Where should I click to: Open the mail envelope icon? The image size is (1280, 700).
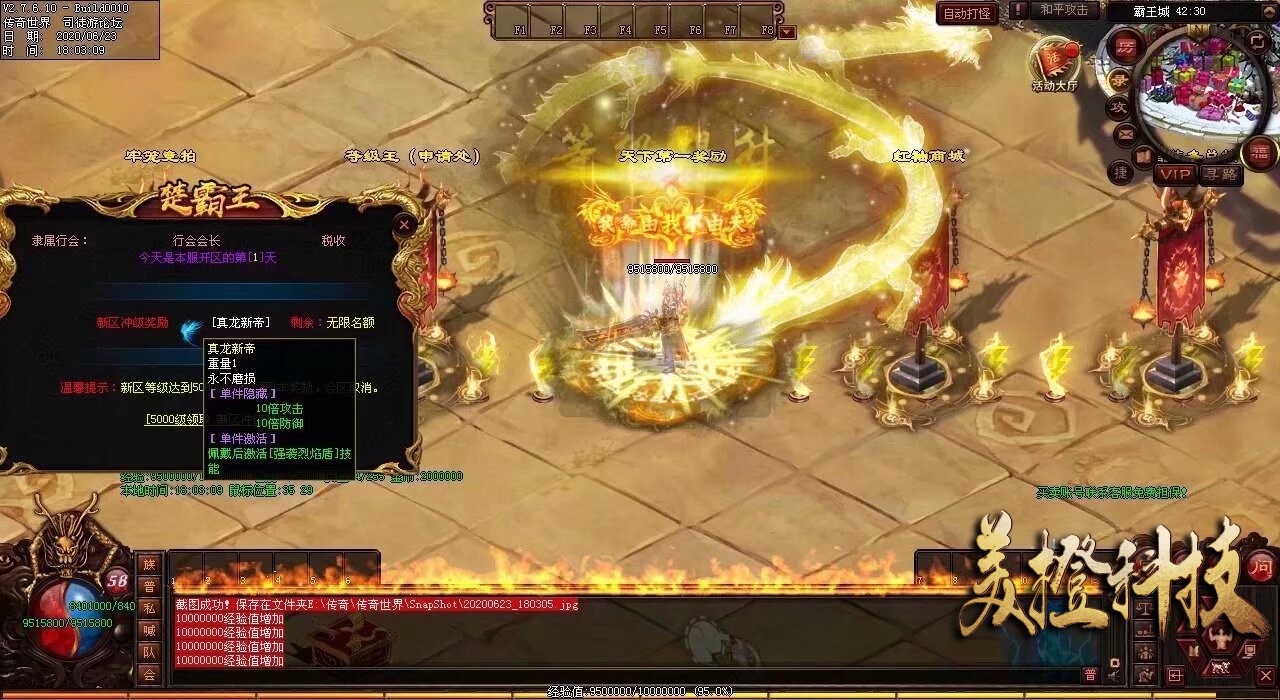click(1125, 133)
